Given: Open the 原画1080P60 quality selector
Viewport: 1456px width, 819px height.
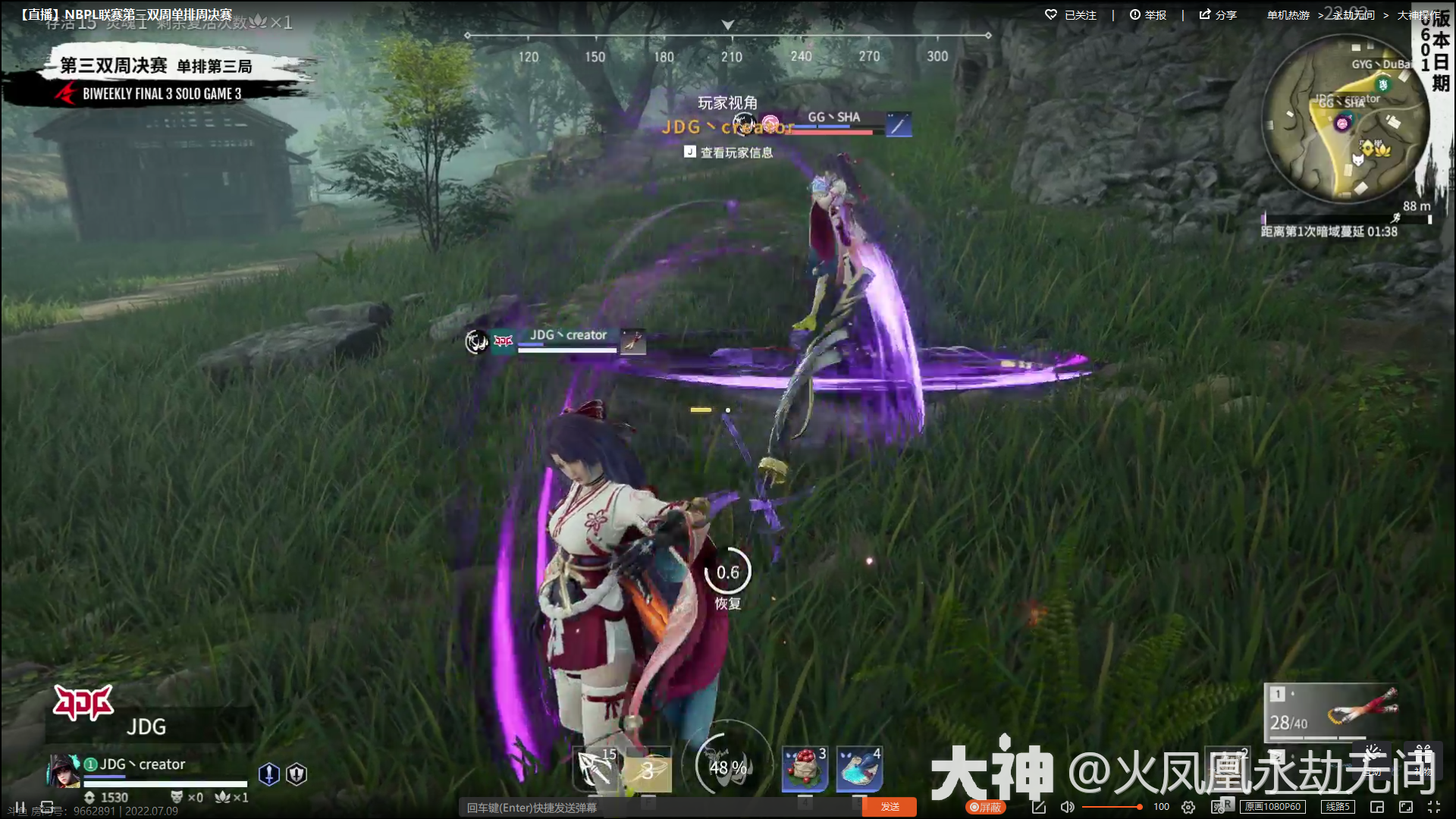Looking at the screenshot, I should click(1272, 807).
